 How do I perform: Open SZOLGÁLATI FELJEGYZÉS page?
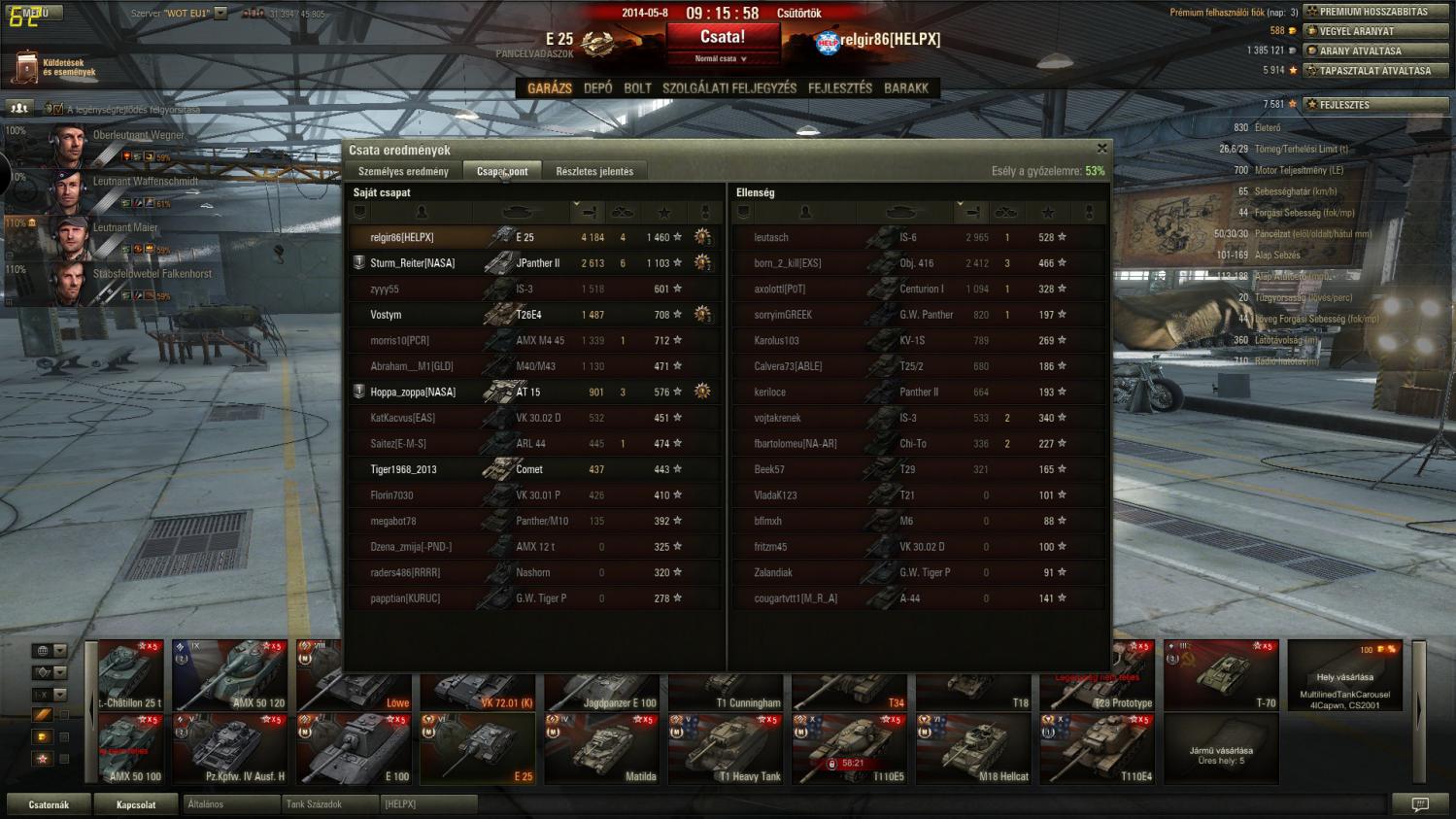(728, 88)
